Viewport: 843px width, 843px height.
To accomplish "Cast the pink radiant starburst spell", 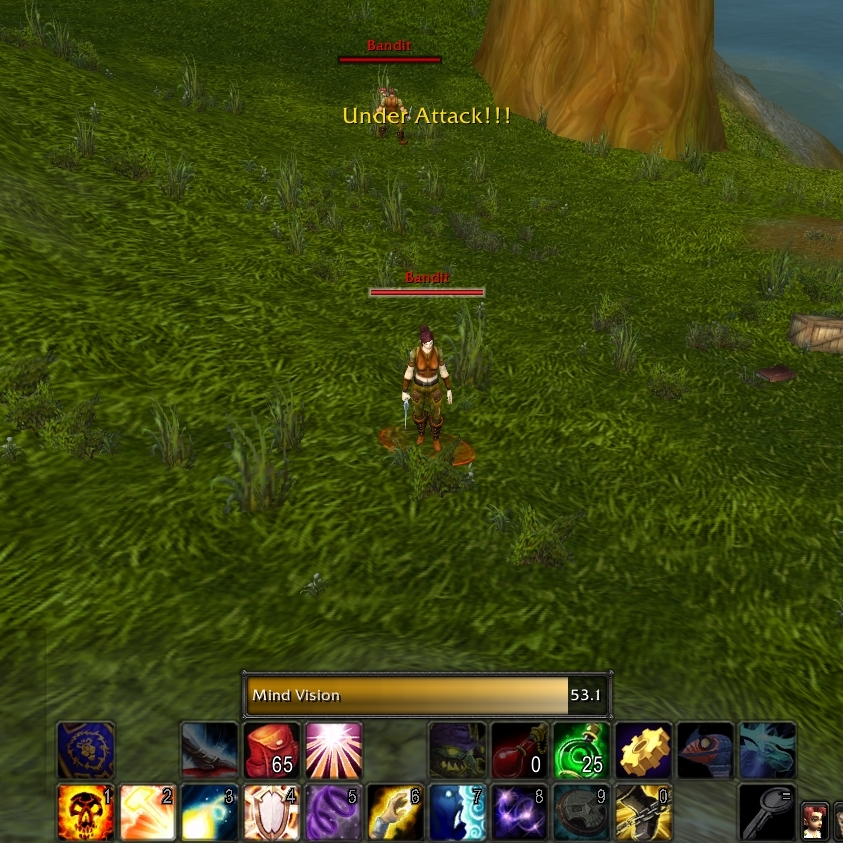I will [334, 750].
